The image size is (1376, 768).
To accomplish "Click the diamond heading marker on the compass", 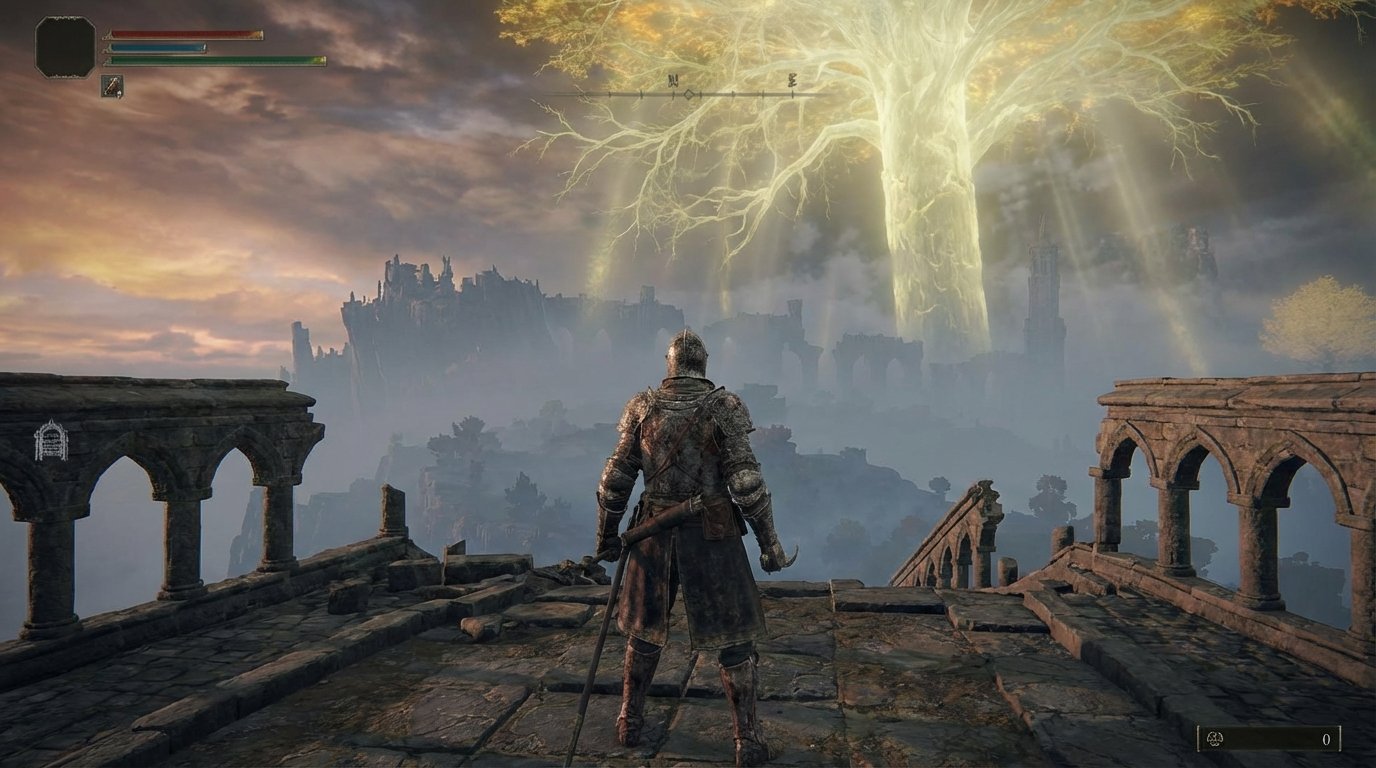I will point(687,91).
